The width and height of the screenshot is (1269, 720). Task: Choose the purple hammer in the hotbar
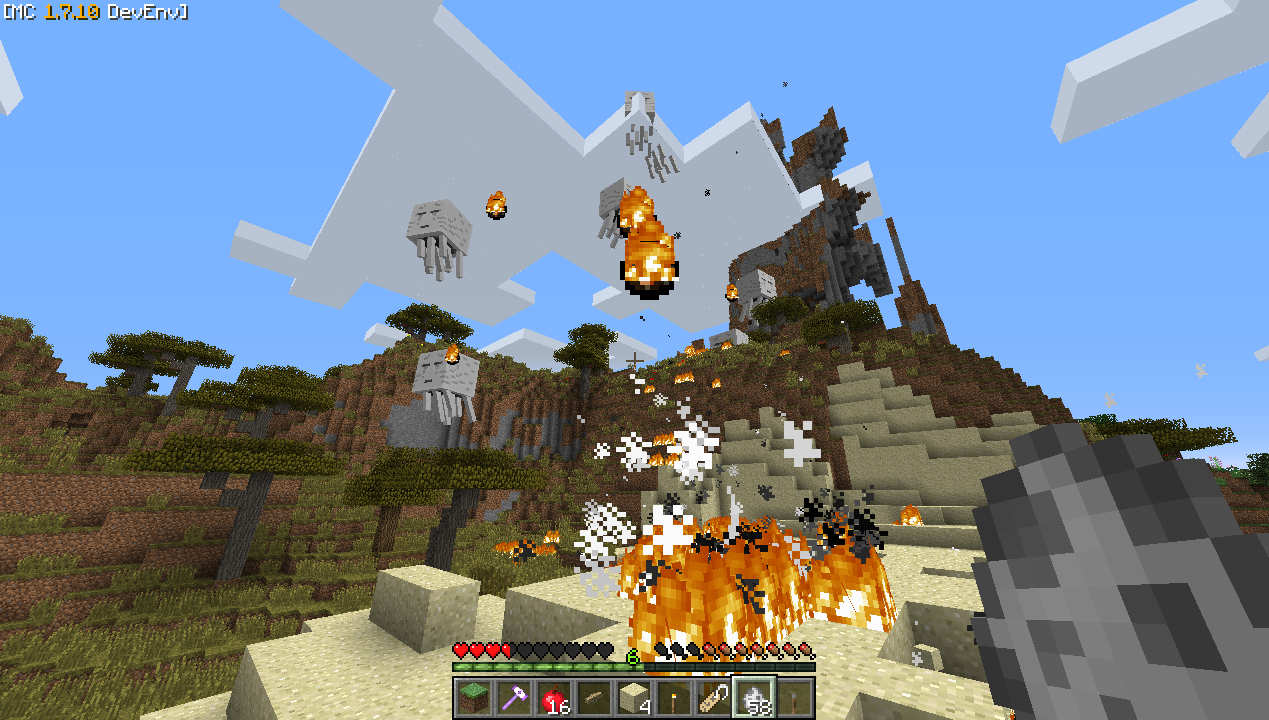(x=513, y=698)
